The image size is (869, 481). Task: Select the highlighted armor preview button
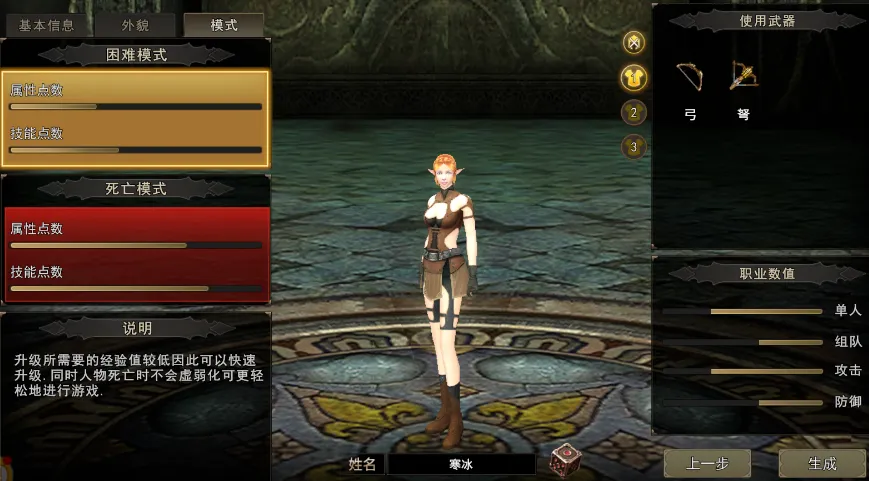(633, 77)
